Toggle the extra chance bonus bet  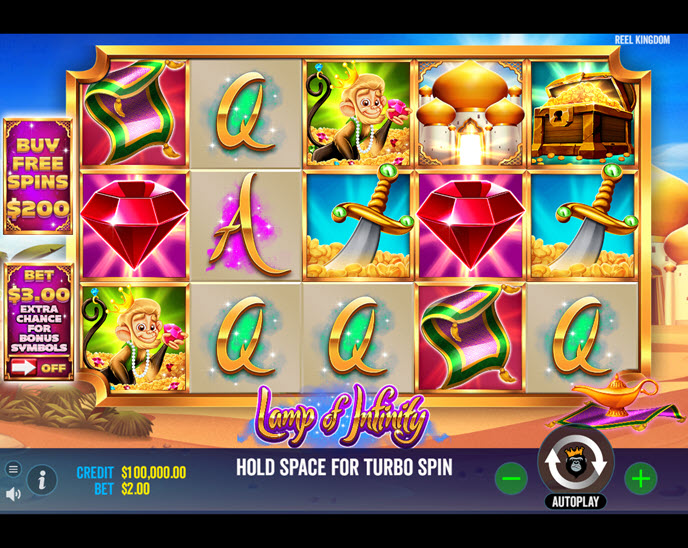[38, 367]
